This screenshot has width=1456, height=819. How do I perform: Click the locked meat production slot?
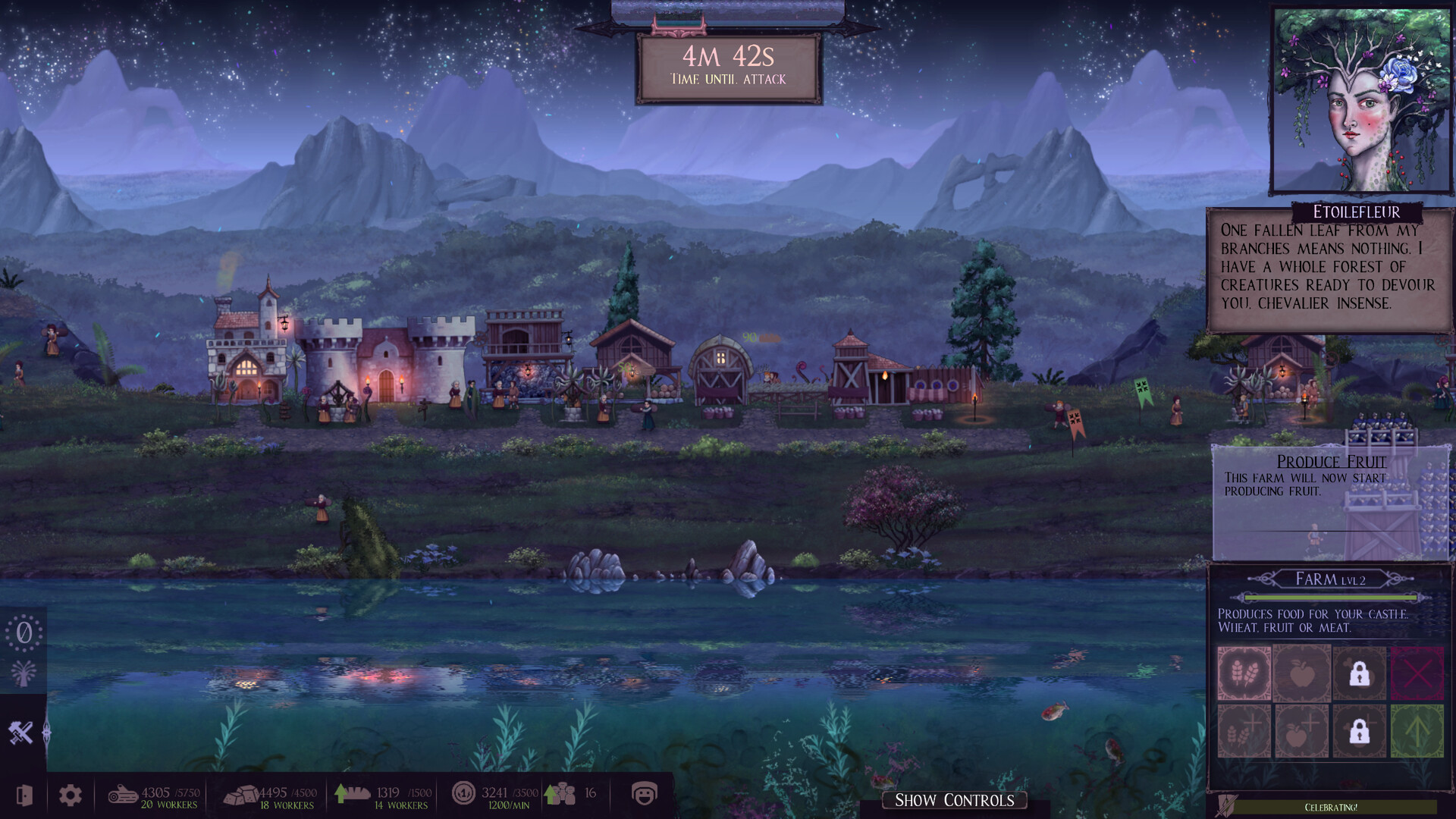pyautogui.click(x=1359, y=673)
